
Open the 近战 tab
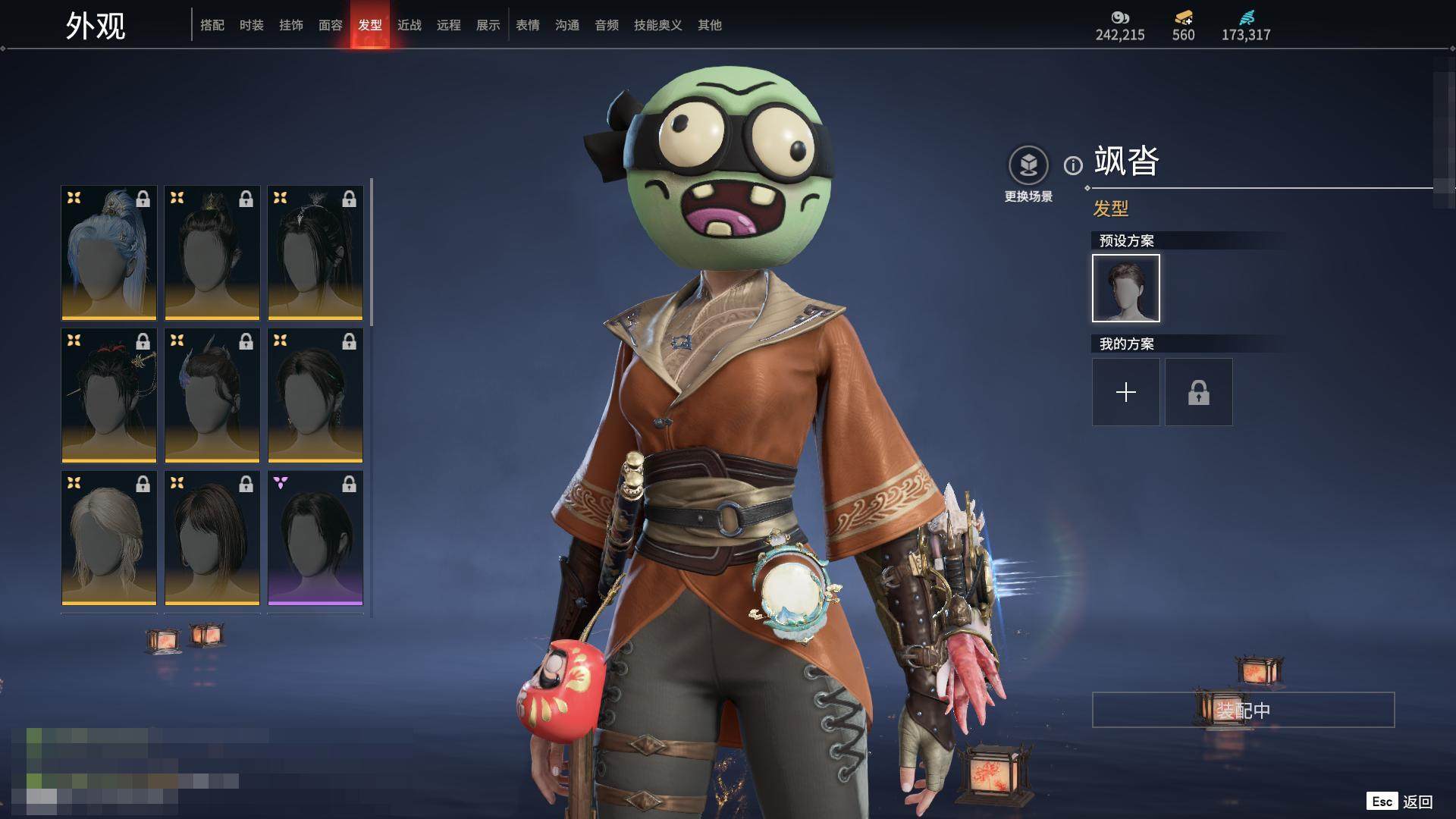pos(409,25)
